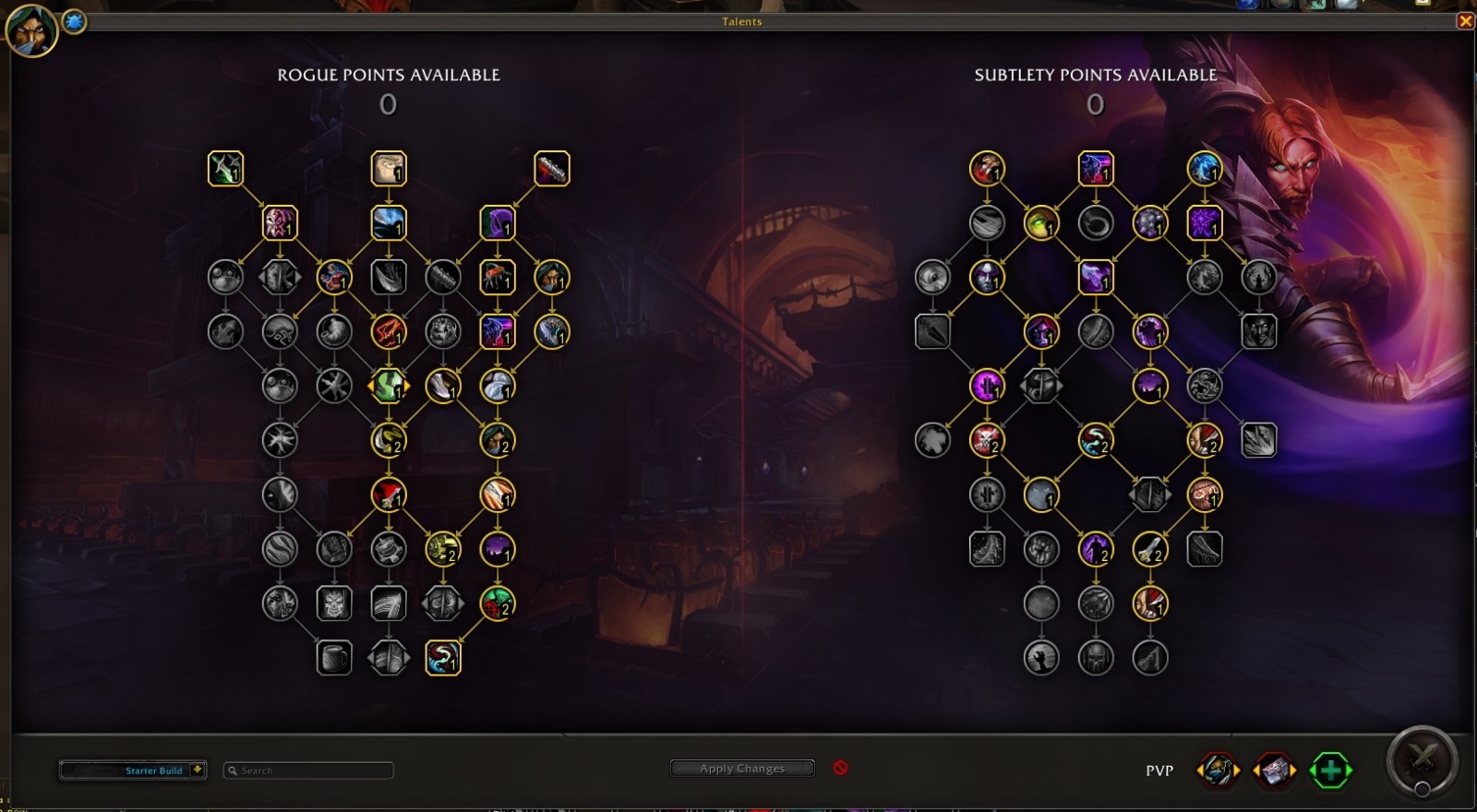Open the Starter Build loadout dropdown
Screen dimensions: 1477x812
pos(132,770)
